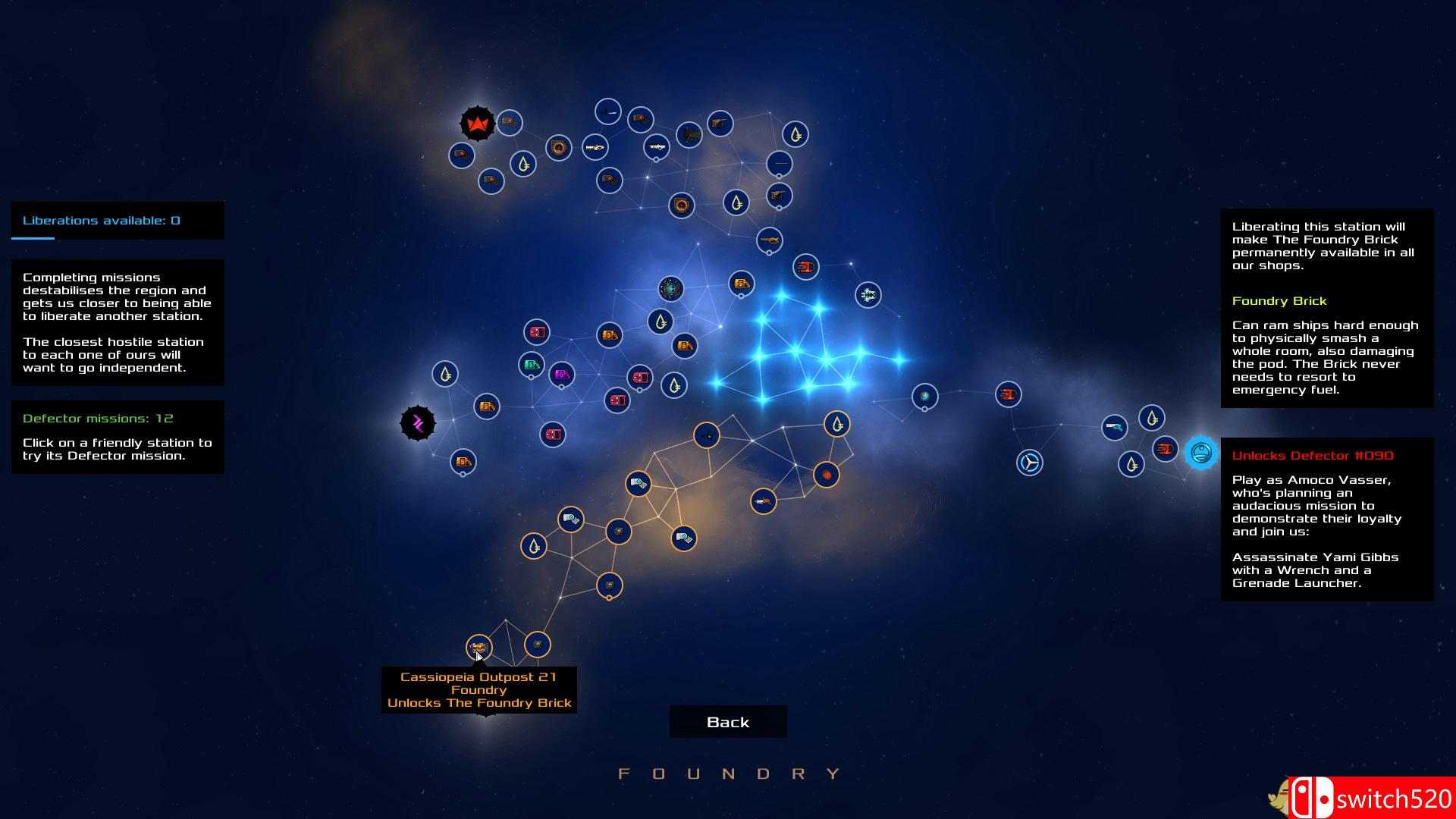Select the Cassiopeia Outpost 21 station node
1456x819 pixels.
click(x=479, y=647)
